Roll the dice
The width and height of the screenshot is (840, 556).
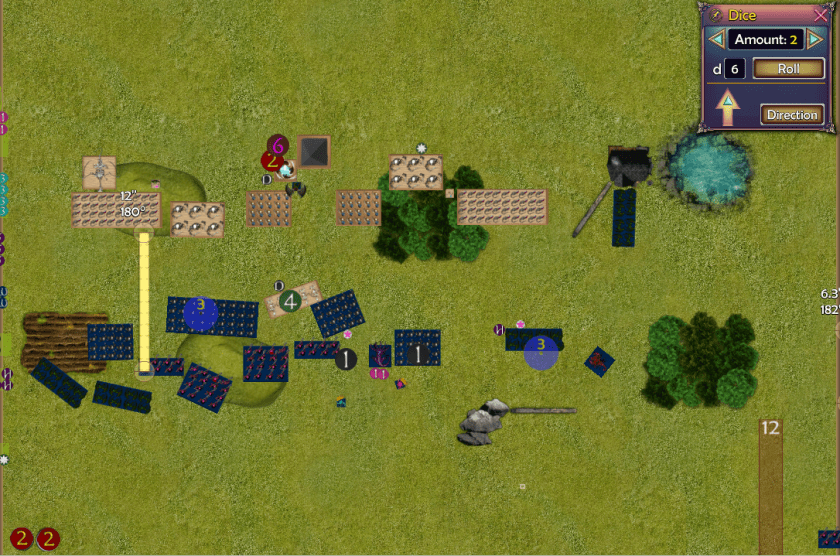(788, 69)
